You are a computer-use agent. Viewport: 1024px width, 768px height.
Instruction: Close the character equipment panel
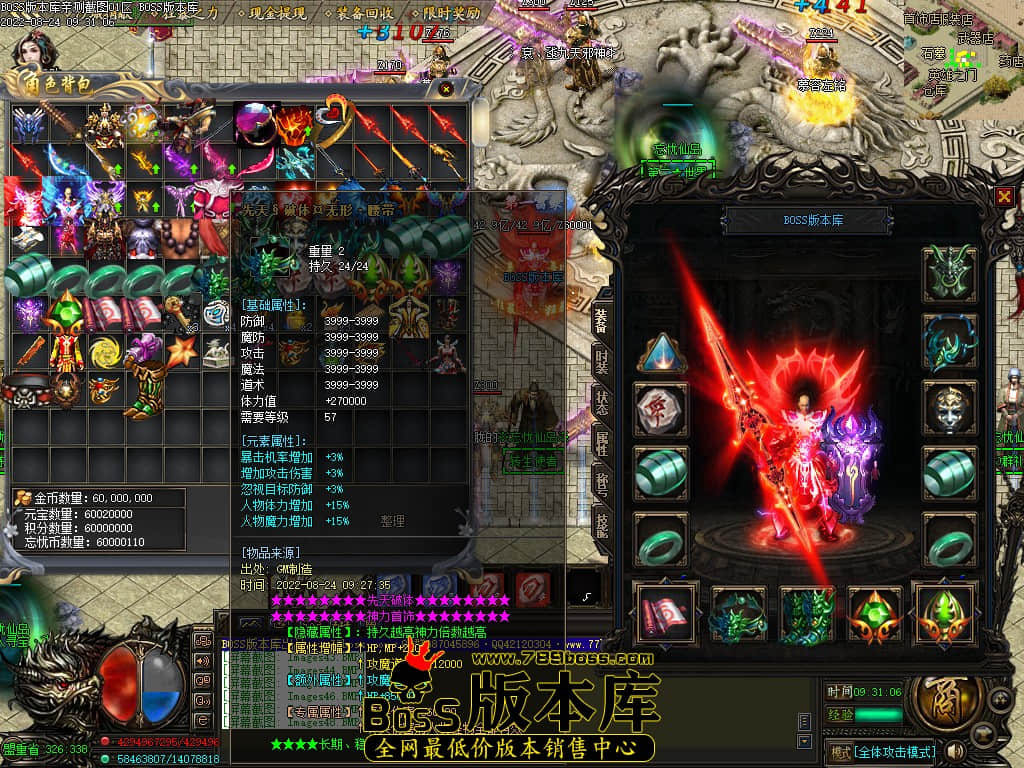[1004, 197]
